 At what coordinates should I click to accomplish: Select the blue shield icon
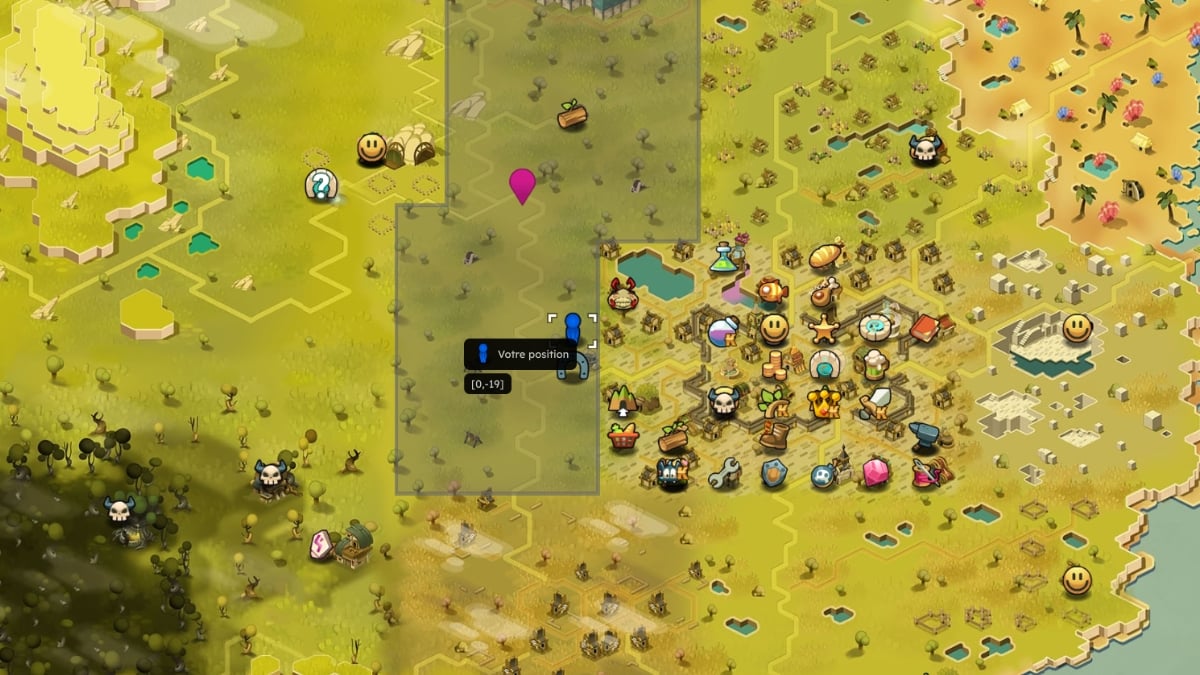point(774,473)
